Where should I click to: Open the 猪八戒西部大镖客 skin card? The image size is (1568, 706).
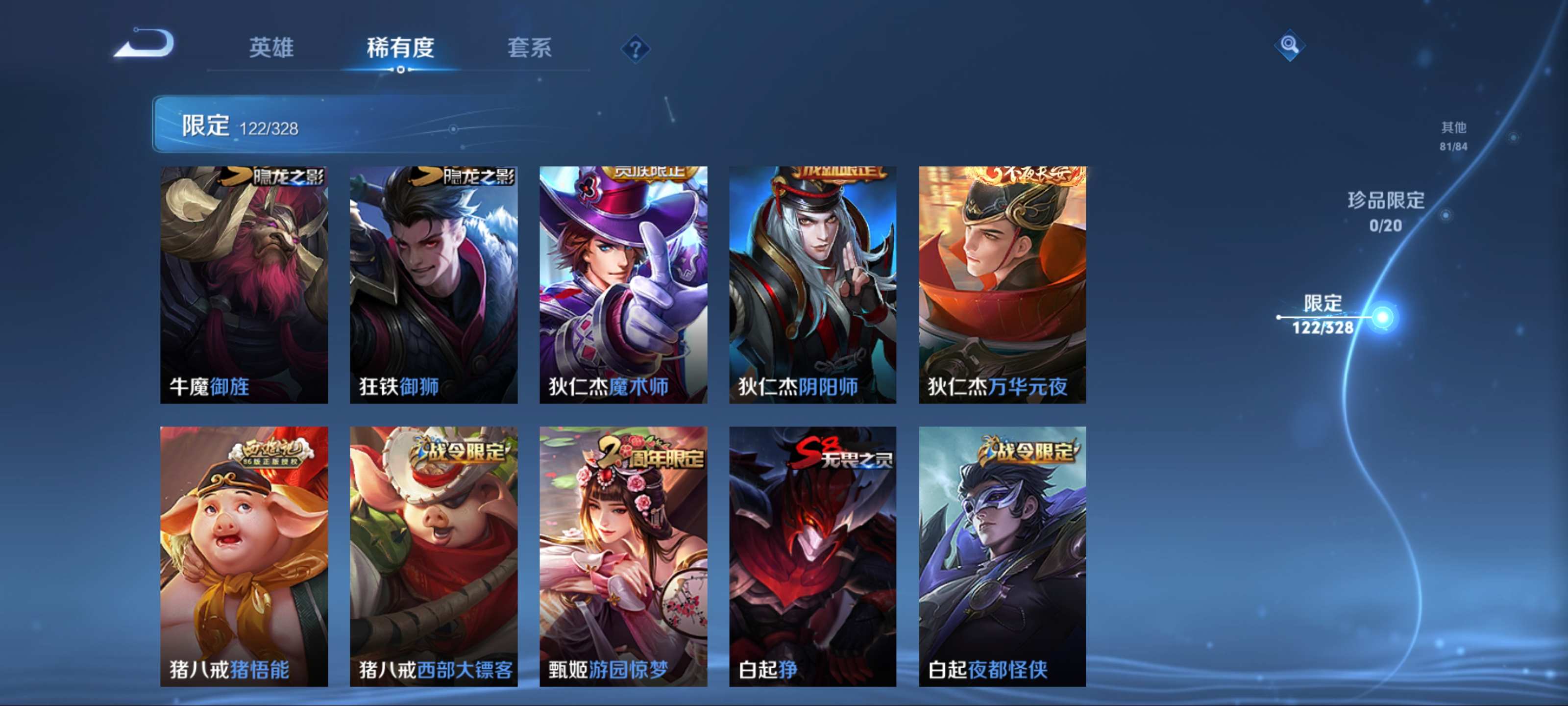pos(433,556)
